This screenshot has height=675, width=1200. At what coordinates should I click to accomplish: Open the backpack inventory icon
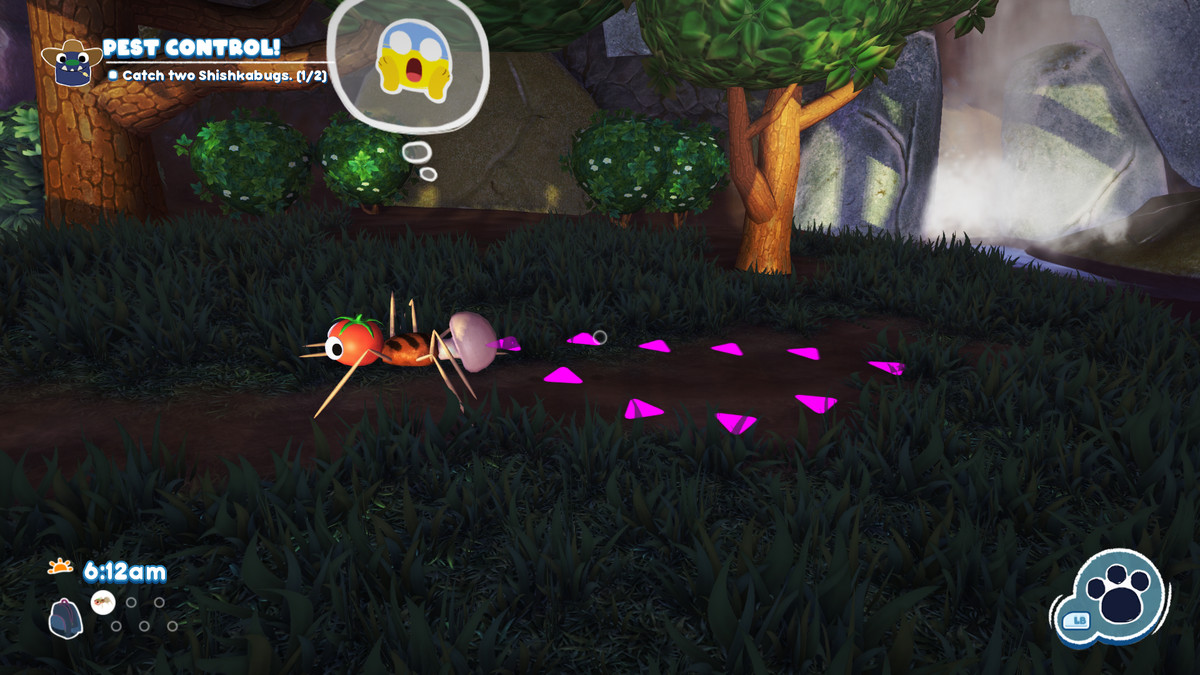pyautogui.click(x=65, y=618)
